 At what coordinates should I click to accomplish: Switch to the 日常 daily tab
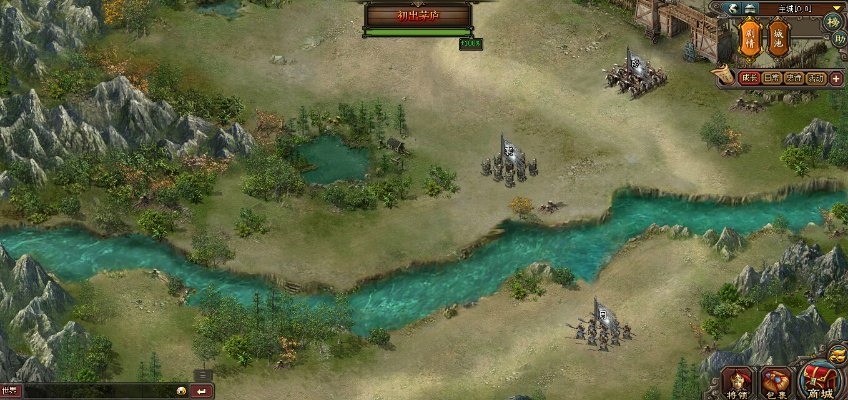pyautogui.click(x=771, y=78)
